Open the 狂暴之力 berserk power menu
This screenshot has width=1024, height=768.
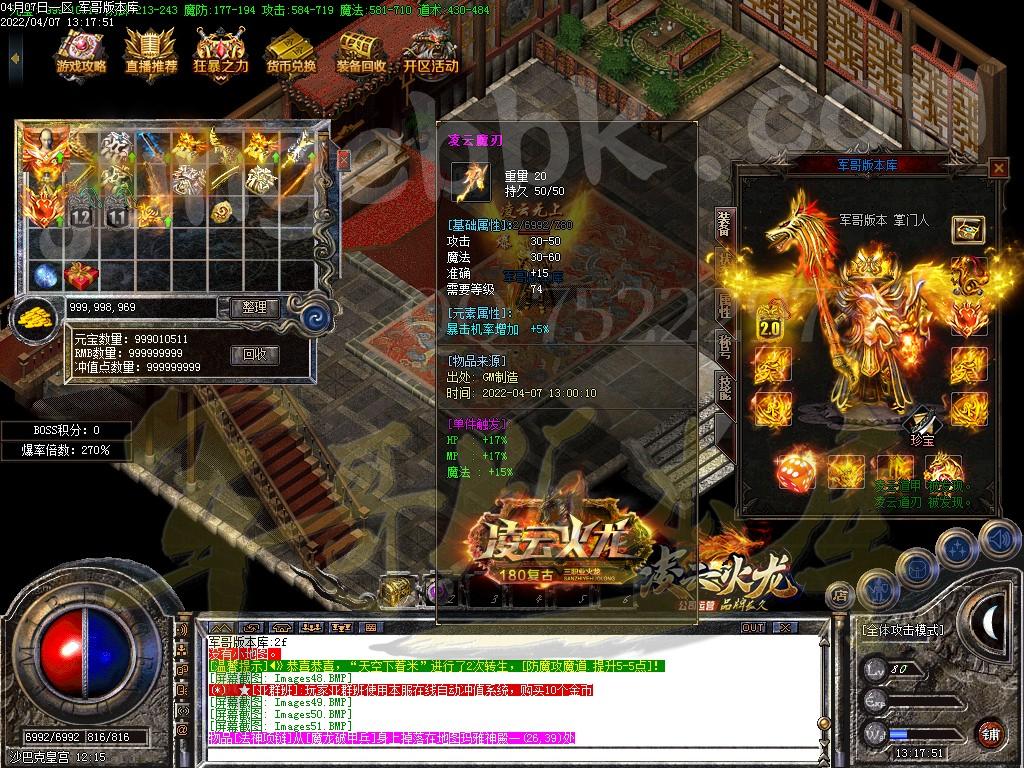pos(220,52)
